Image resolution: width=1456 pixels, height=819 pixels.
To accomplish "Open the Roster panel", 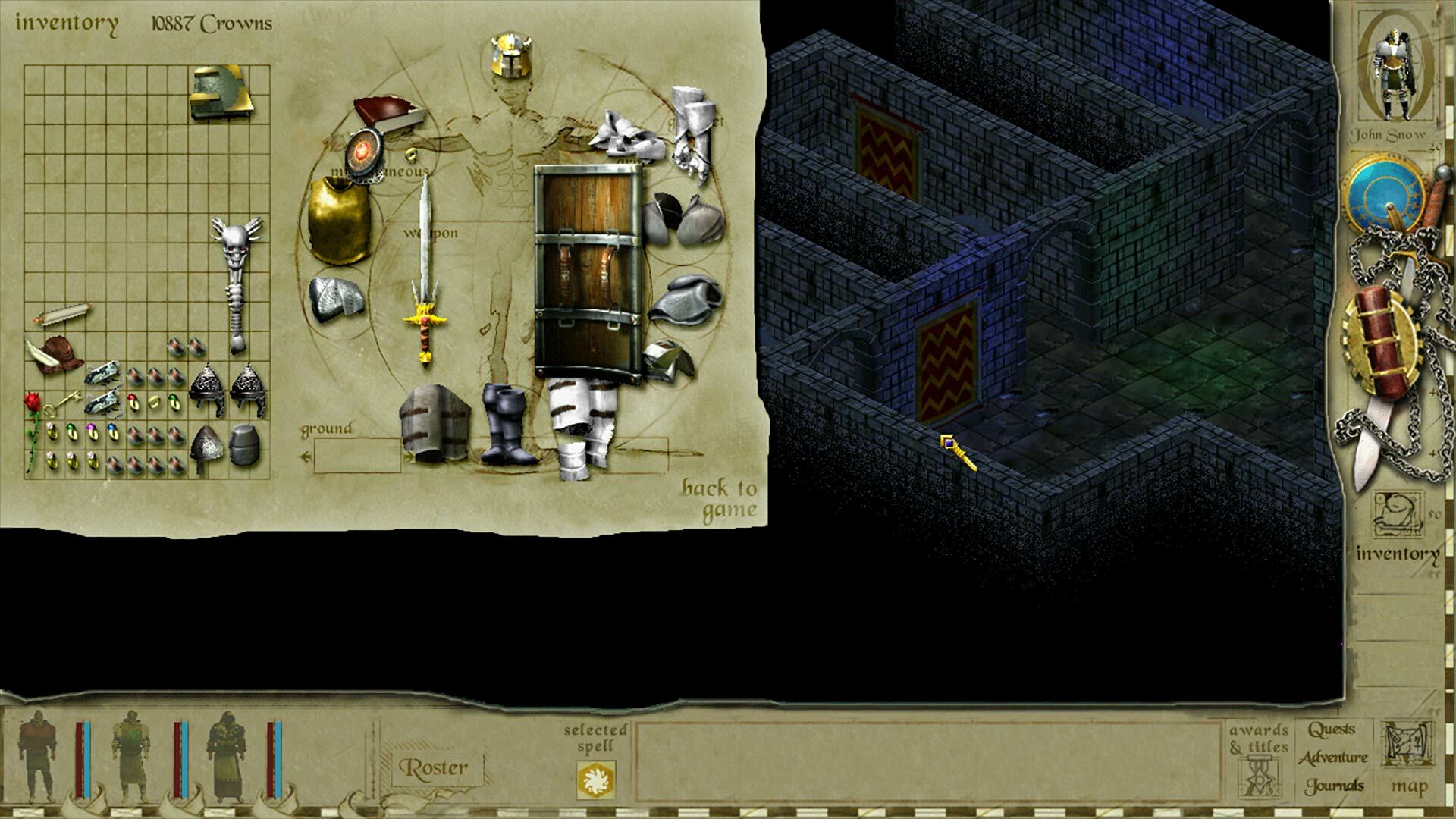I will pyautogui.click(x=432, y=767).
